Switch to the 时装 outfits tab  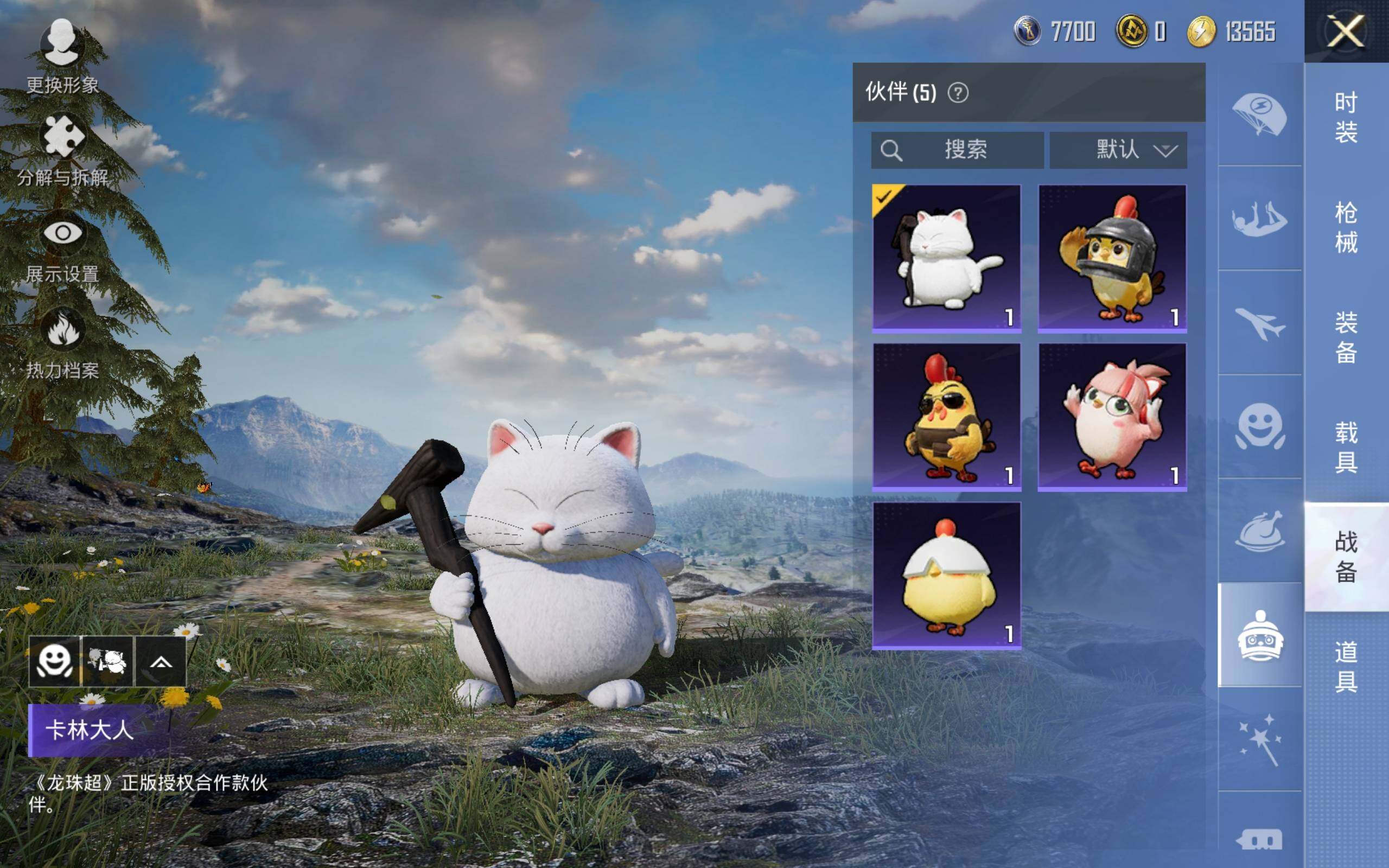[x=1346, y=117]
